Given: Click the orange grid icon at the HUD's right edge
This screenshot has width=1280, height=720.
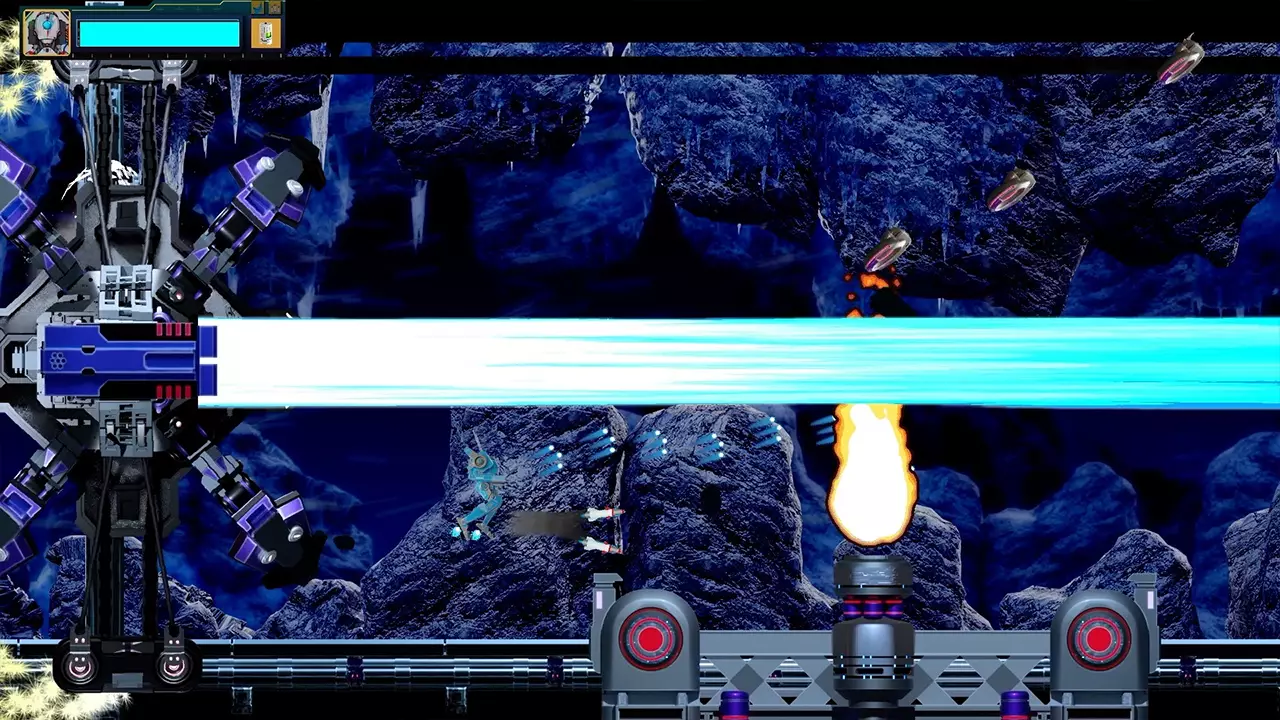Looking at the screenshot, I should pos(273,7).
